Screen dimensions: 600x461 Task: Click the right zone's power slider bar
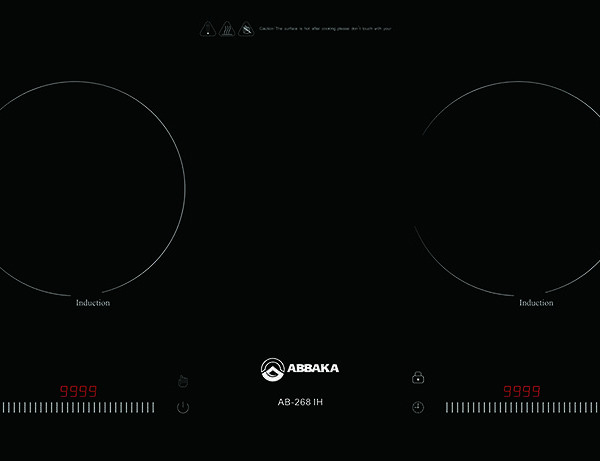[521, 408]
